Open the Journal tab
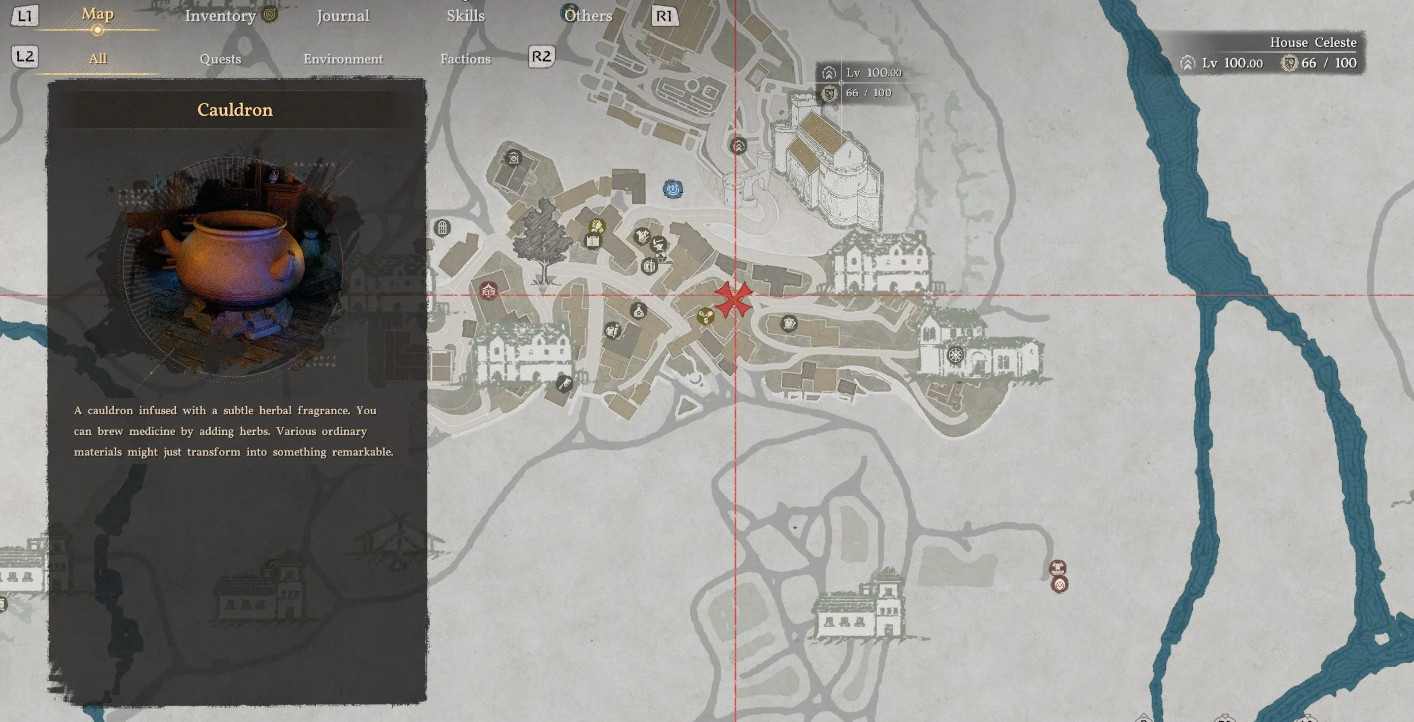The height and width of the screenshot is (722, 1414). point(343,15)
